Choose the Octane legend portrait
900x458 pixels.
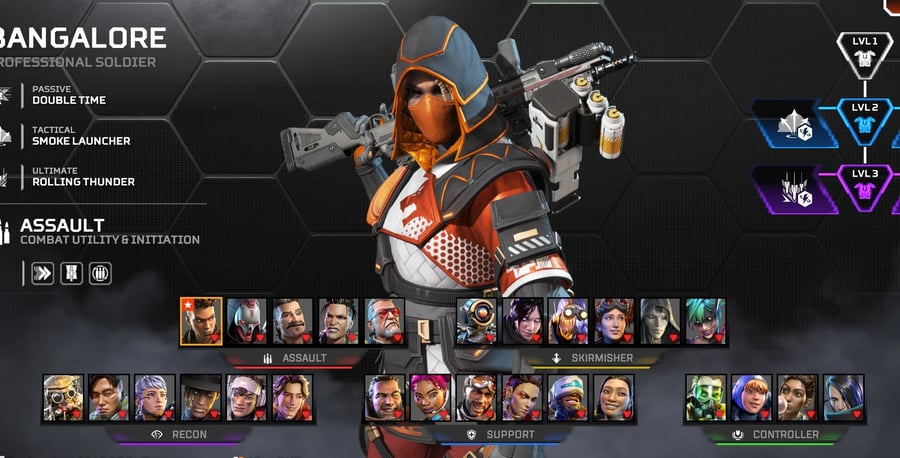568,321
